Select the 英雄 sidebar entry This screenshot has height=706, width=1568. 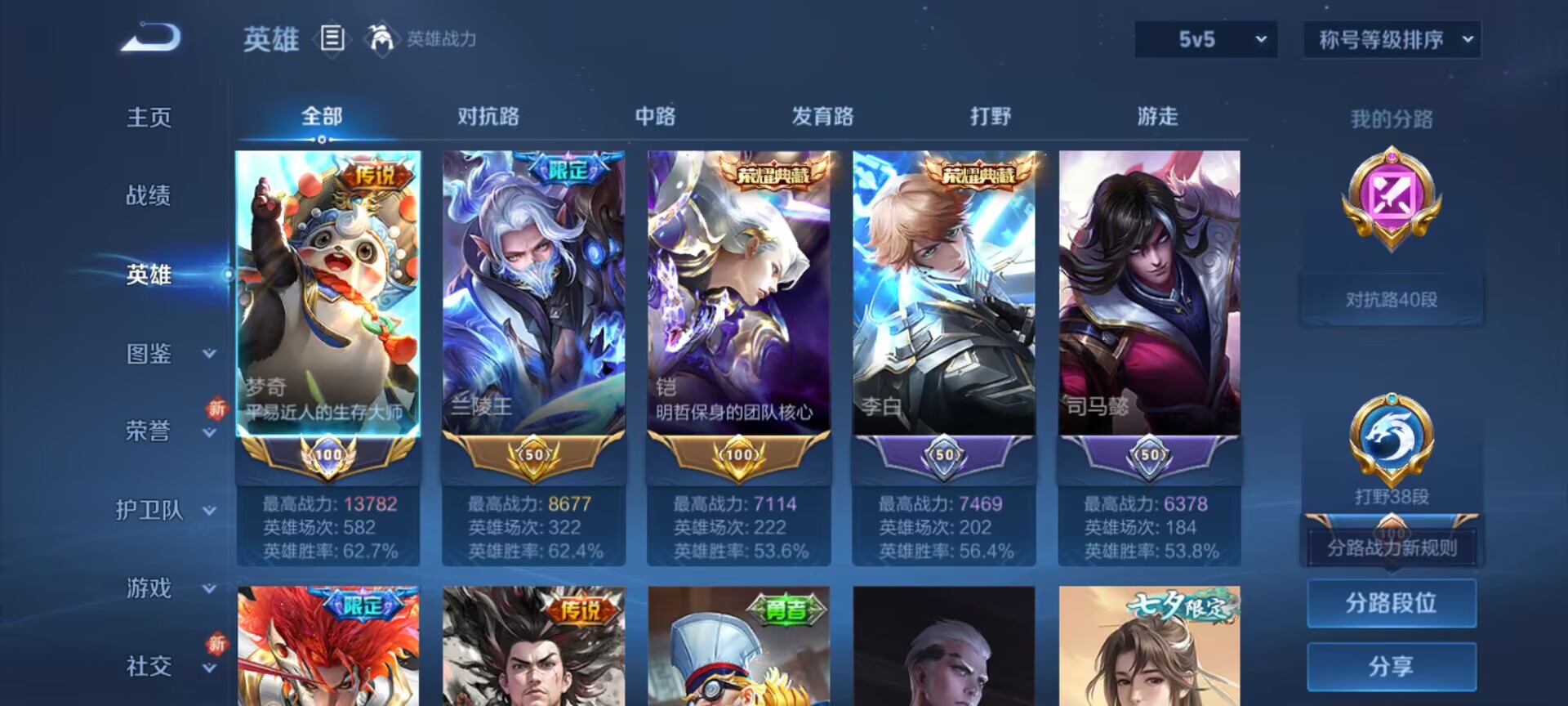148,275
